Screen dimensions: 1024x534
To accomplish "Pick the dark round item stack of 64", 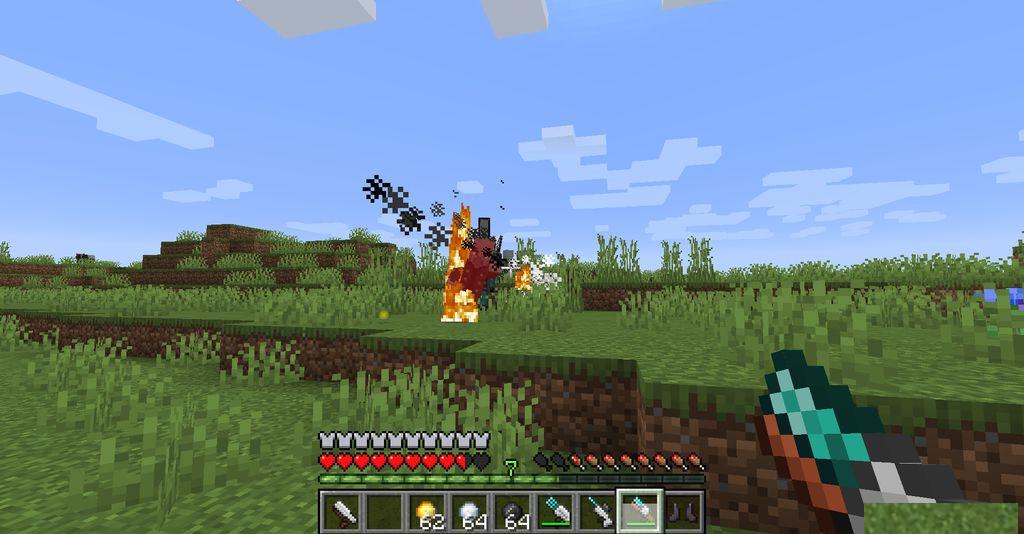I will pyautogui.click(x=513, y=513).
